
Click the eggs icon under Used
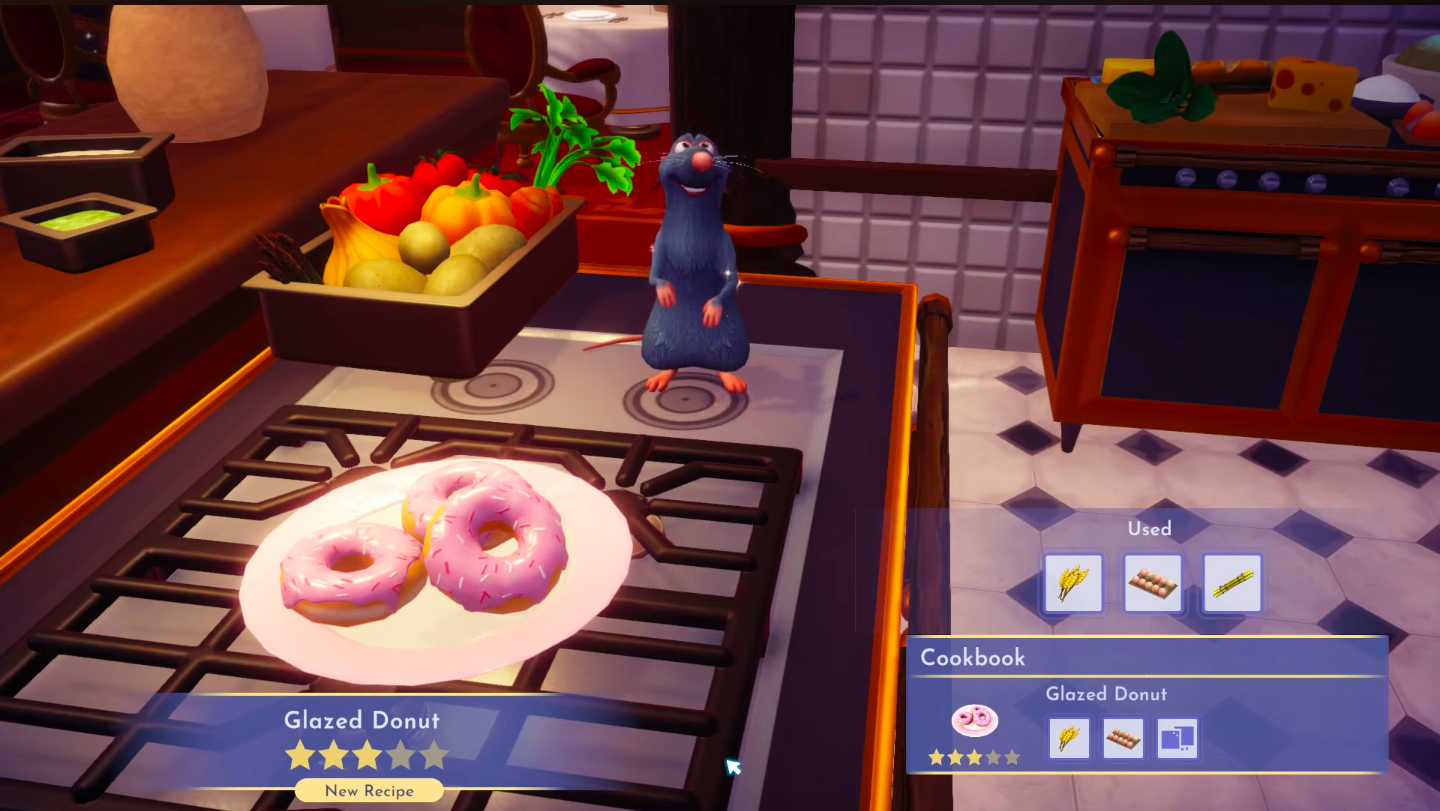(1152, 583)
